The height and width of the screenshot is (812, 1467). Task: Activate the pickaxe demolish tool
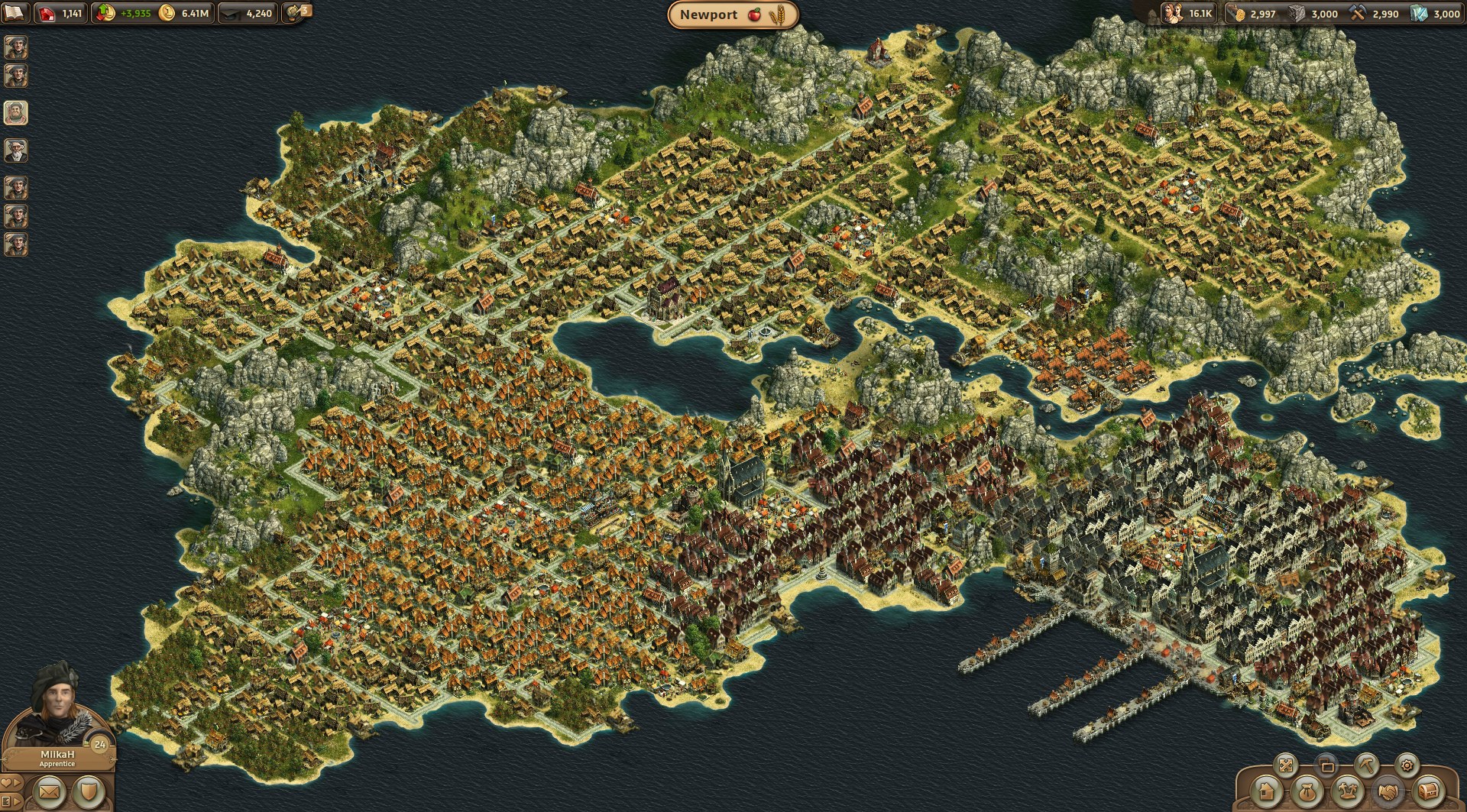(x=1367, y=765)
